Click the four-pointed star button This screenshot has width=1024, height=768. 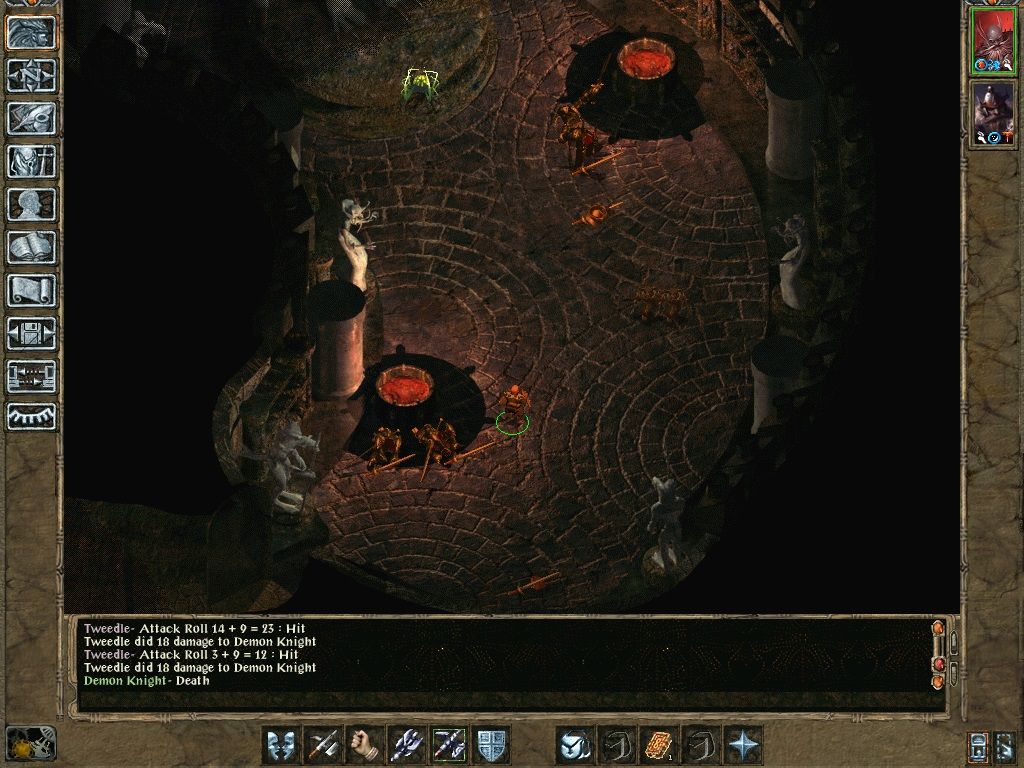click(x=743, y=745)
